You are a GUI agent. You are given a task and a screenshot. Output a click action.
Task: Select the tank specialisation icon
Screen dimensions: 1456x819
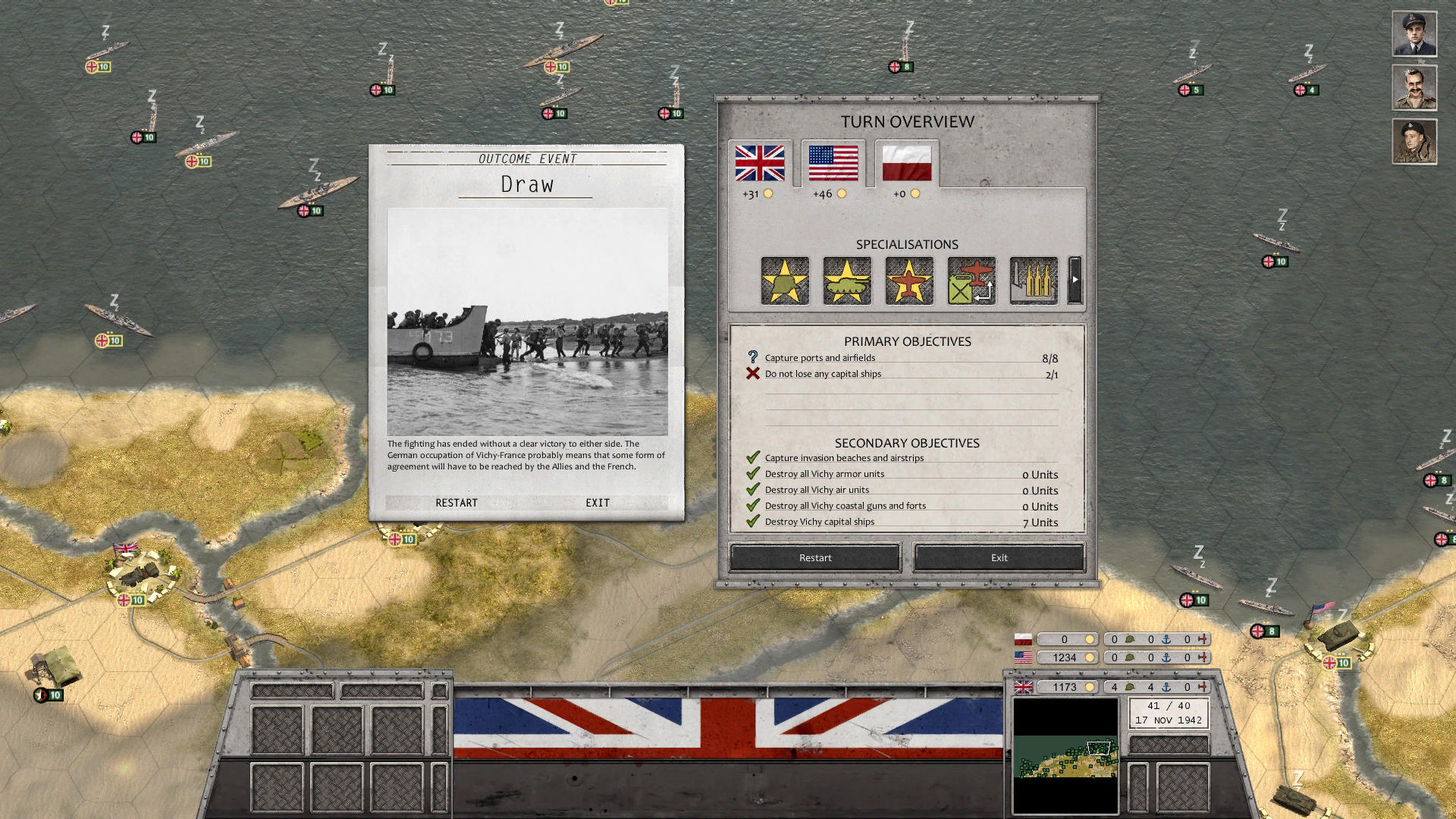click(847, 281)
